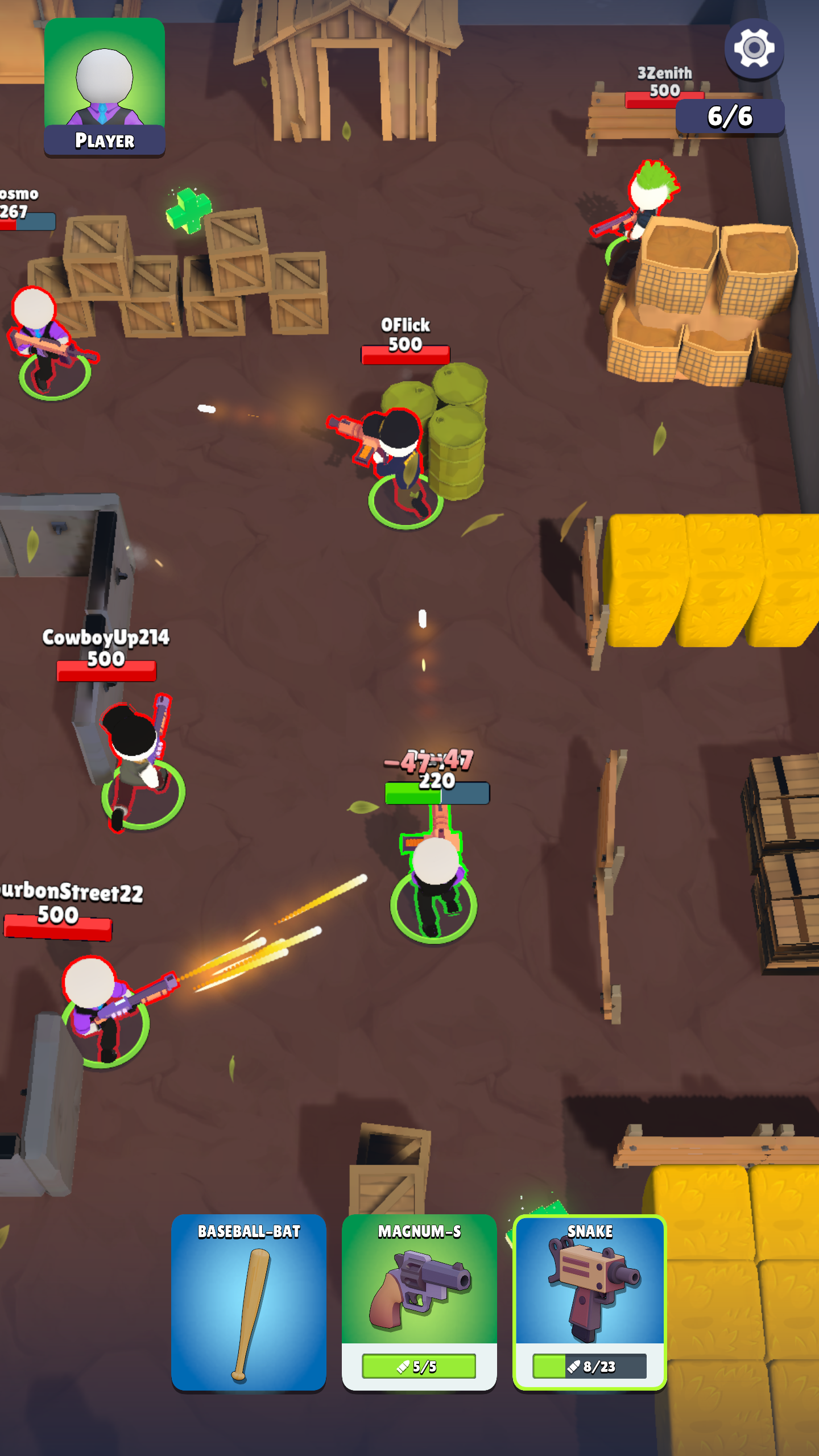Click the Player name label under avatar
Screen dimensions: 819x1456
105,141
